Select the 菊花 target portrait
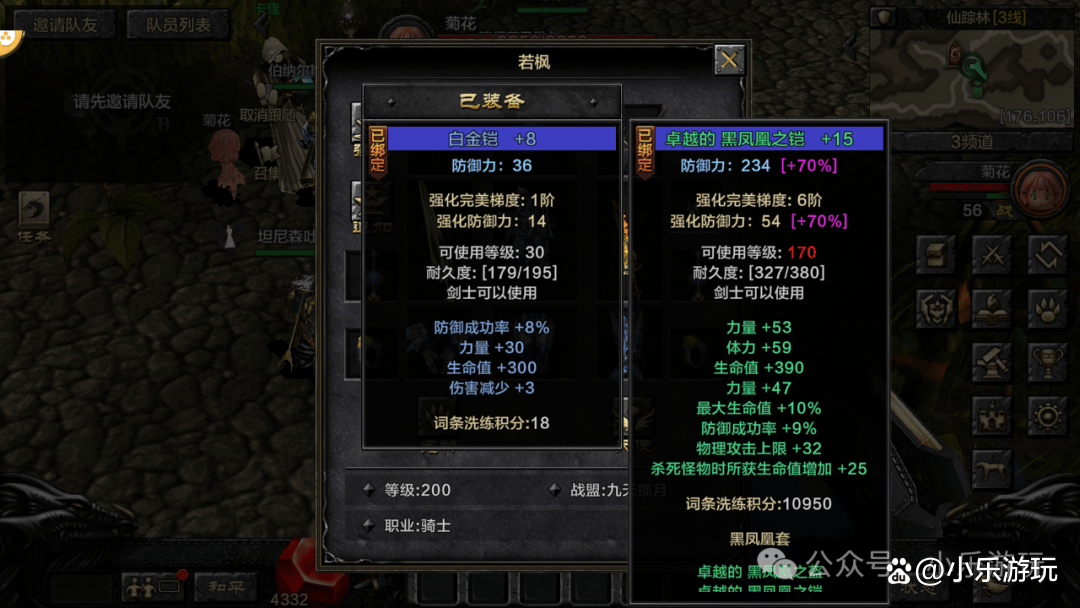This screenshot has width=1080, height=608. point(1039,188)
